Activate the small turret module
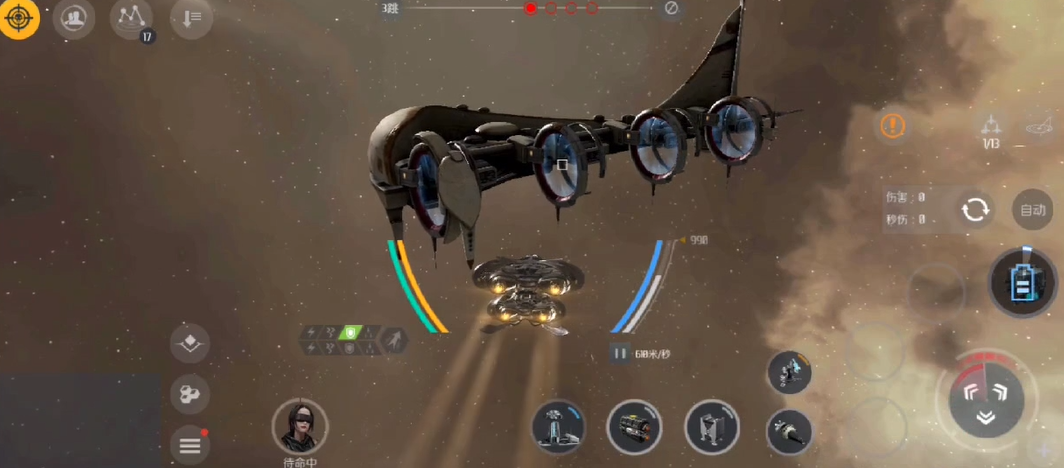The height and width of the screenshot is (468, 1064). point(789,372)
